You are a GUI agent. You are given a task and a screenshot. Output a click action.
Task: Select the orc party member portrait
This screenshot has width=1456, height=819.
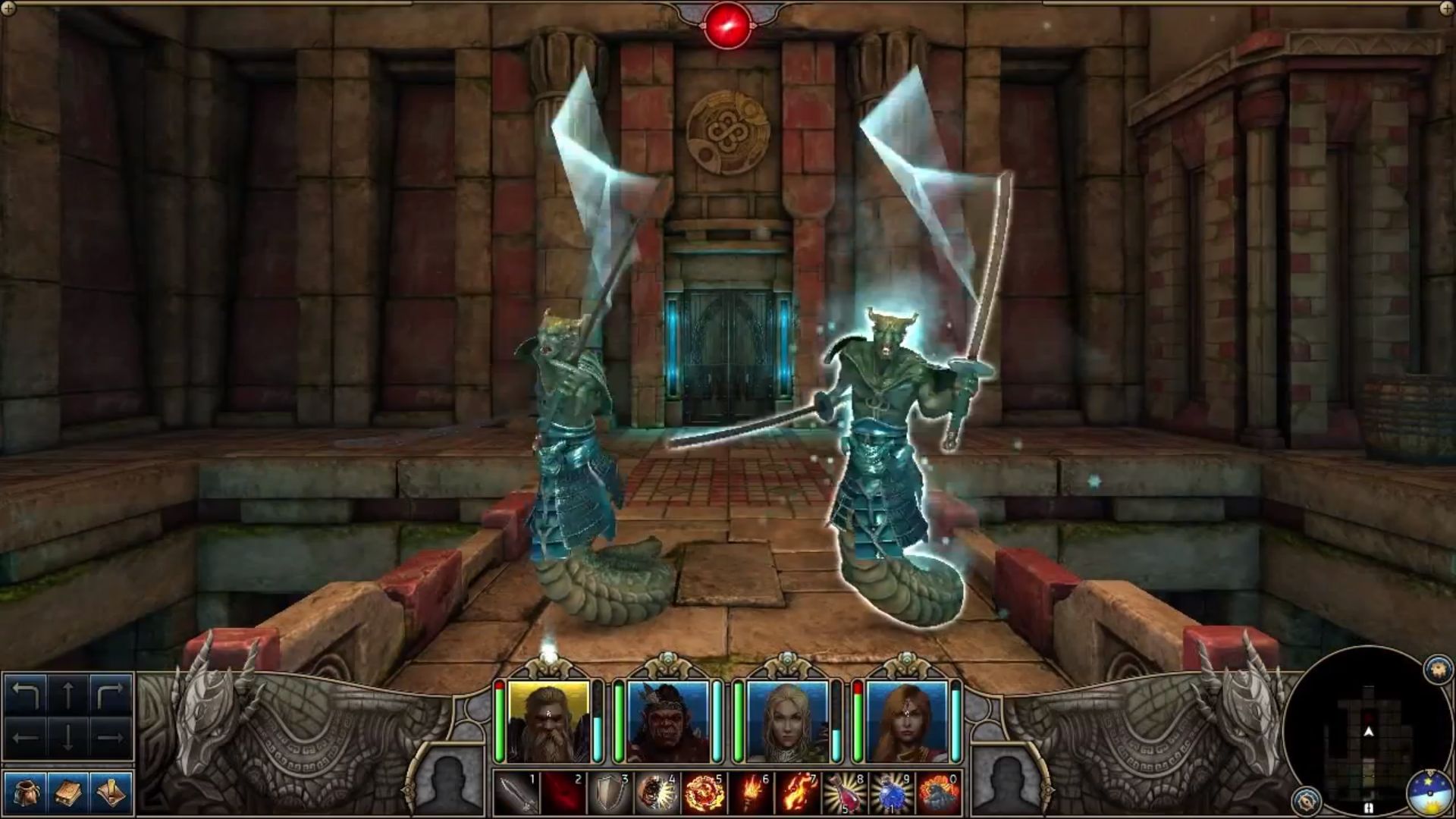pos(667,721)
